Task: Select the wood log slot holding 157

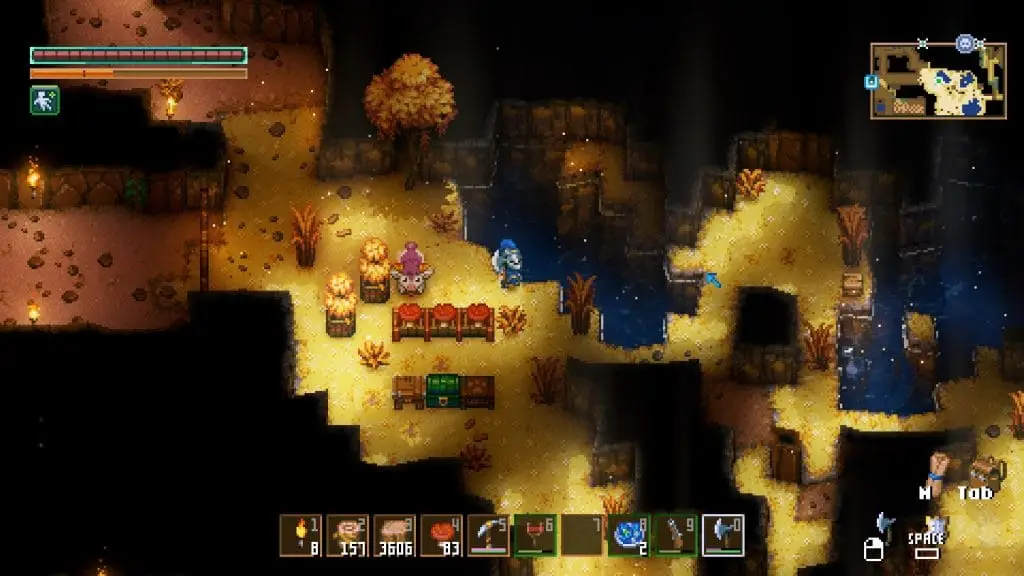Action: point(347,535)
